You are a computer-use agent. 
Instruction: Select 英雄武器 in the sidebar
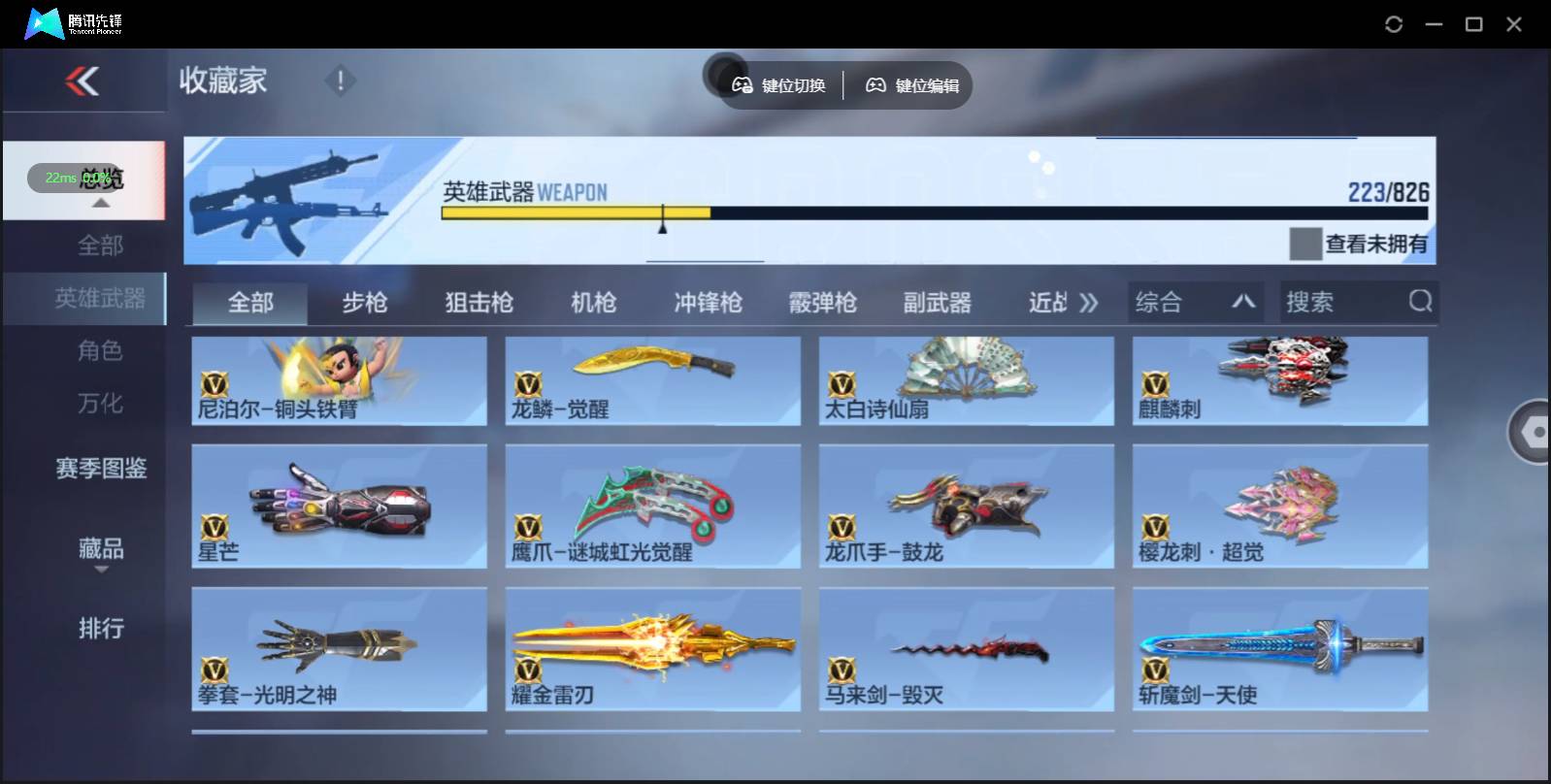(x=100, y=299)
